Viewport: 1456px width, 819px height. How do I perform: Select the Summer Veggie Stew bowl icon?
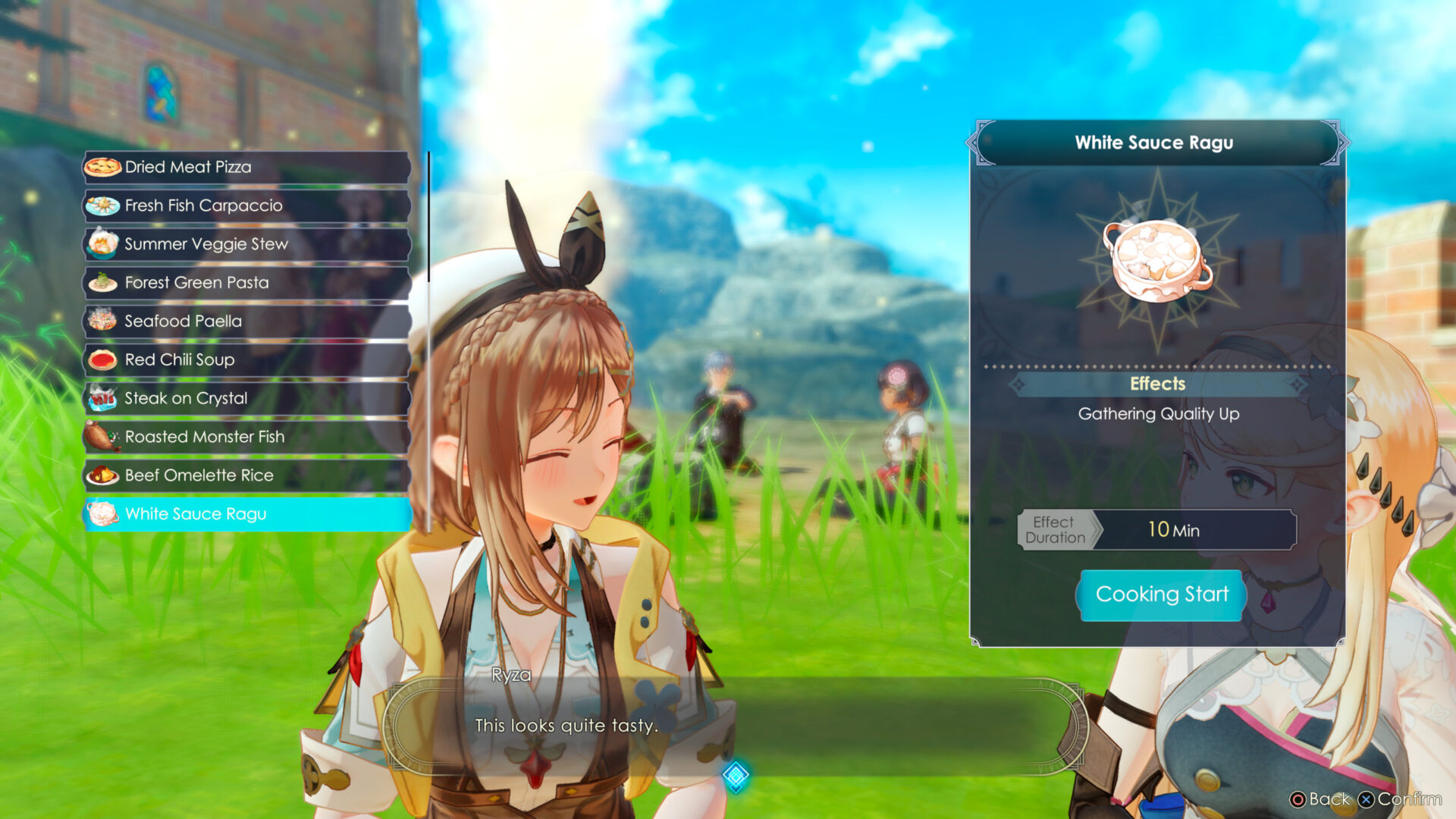point(104,244)
